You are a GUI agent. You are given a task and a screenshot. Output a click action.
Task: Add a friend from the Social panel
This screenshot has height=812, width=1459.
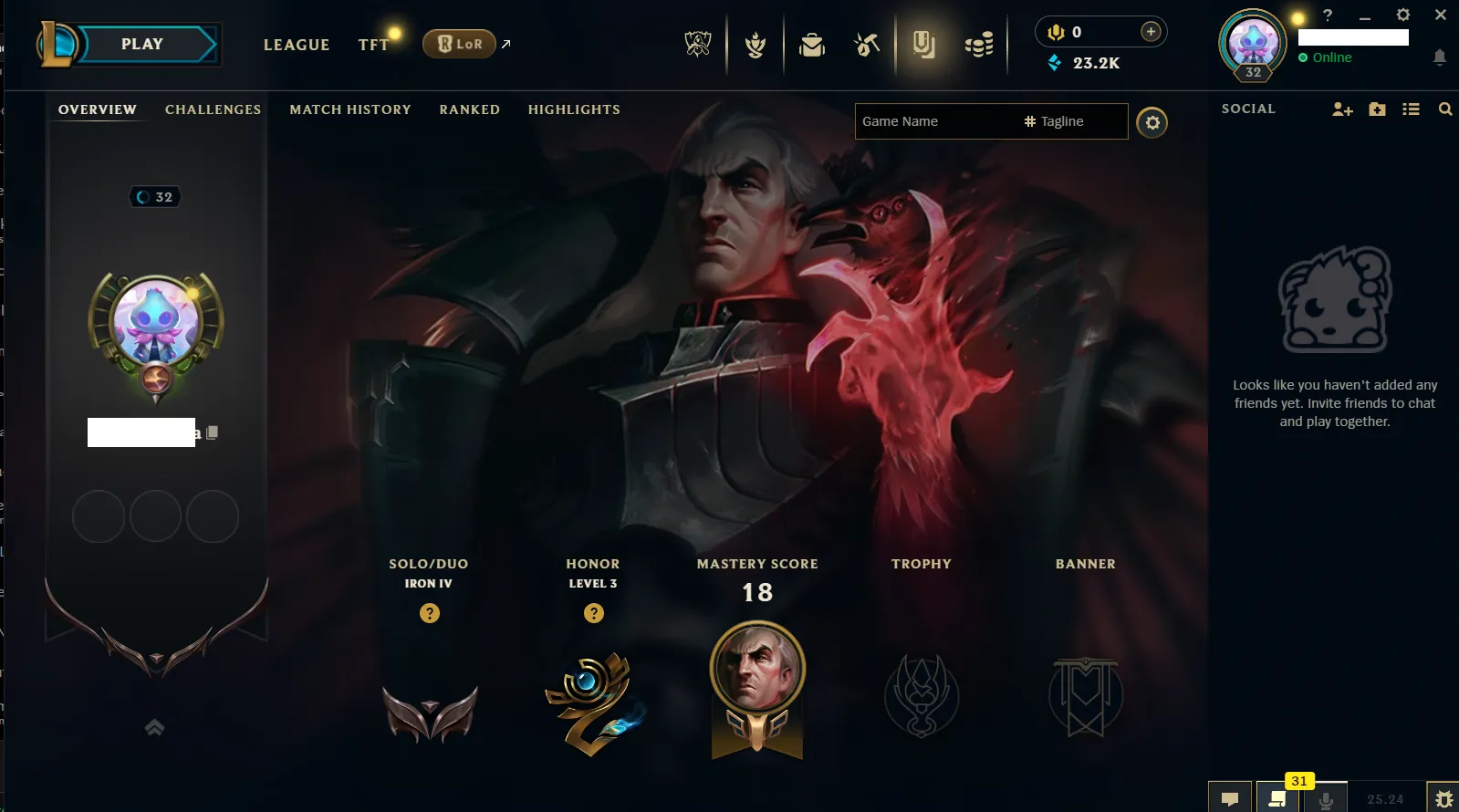[x=1341, y=109]
